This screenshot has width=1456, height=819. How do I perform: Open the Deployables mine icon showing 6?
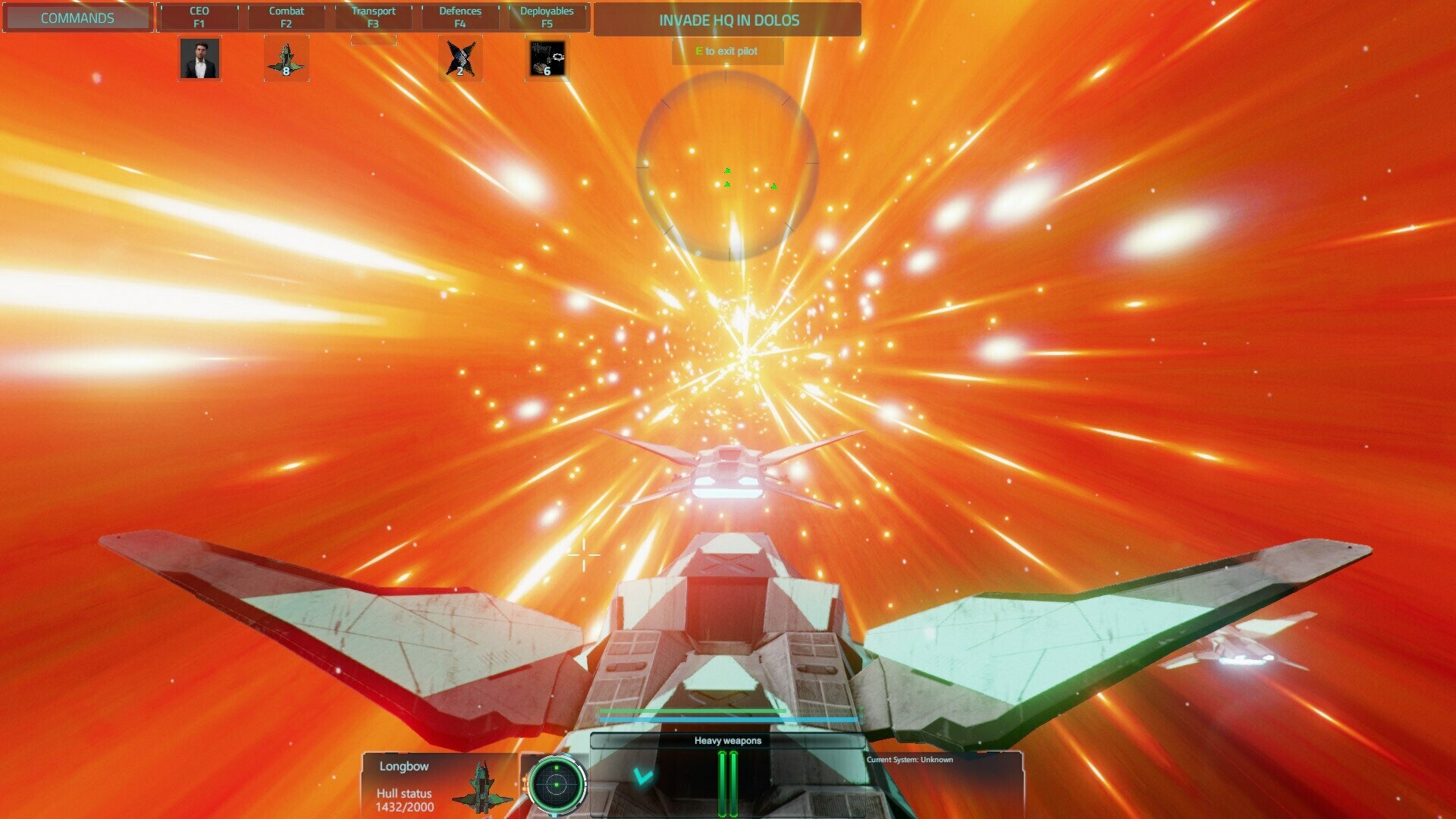(548, 60)
